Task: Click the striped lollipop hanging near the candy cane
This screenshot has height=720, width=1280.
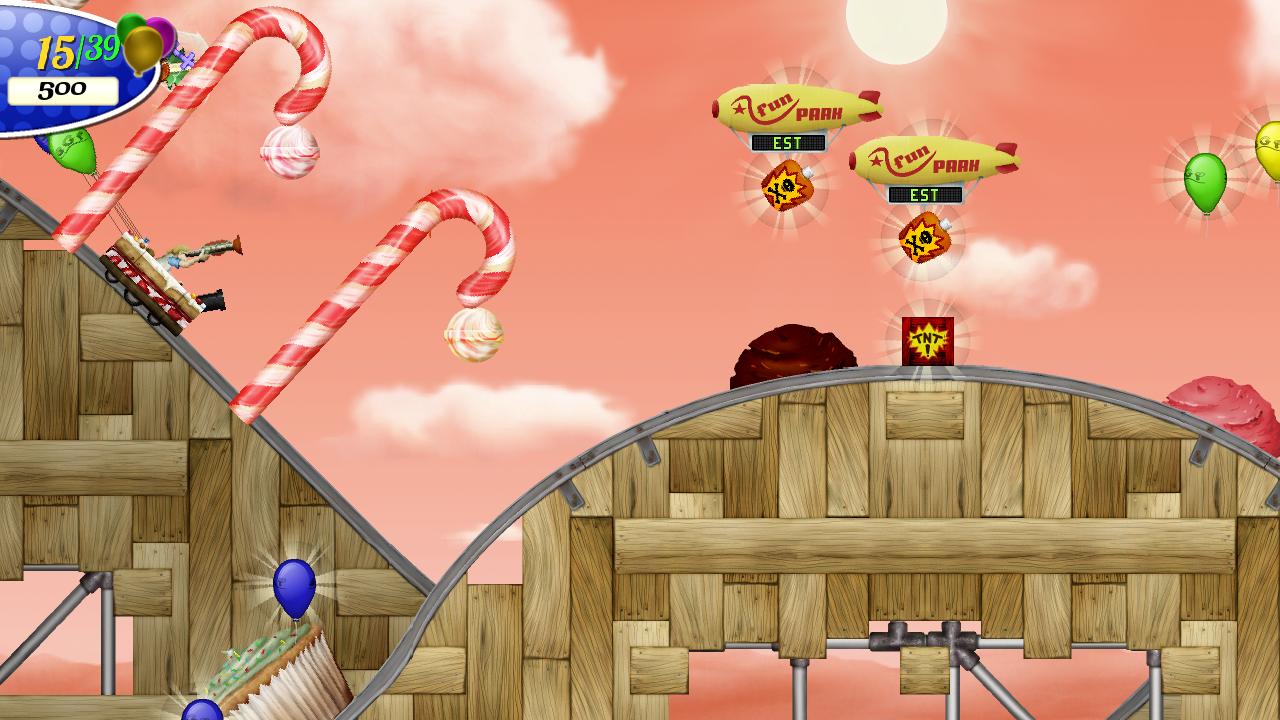Action: (290, 152)
